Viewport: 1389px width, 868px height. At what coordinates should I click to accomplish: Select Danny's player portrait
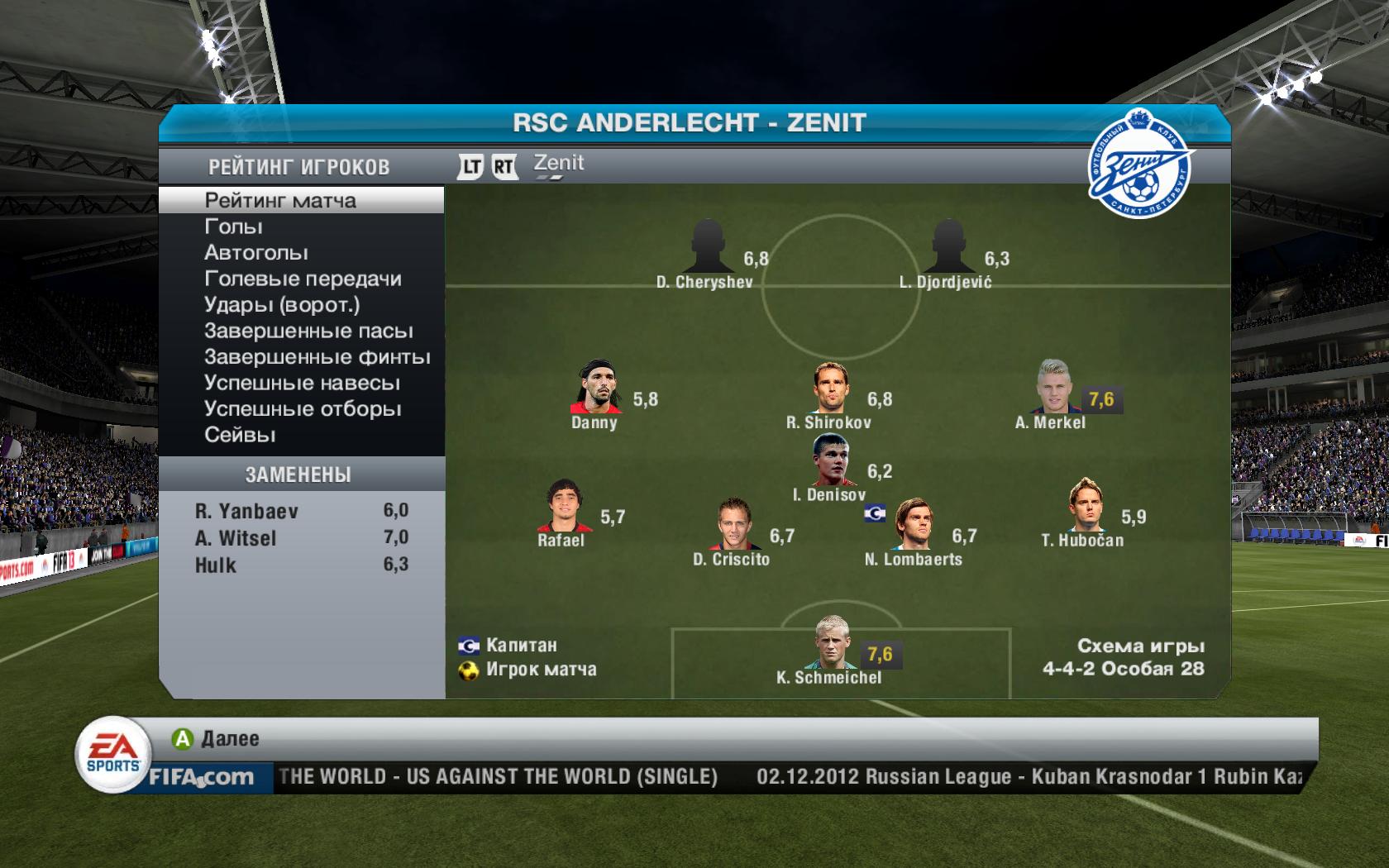(x=596, y=387)
